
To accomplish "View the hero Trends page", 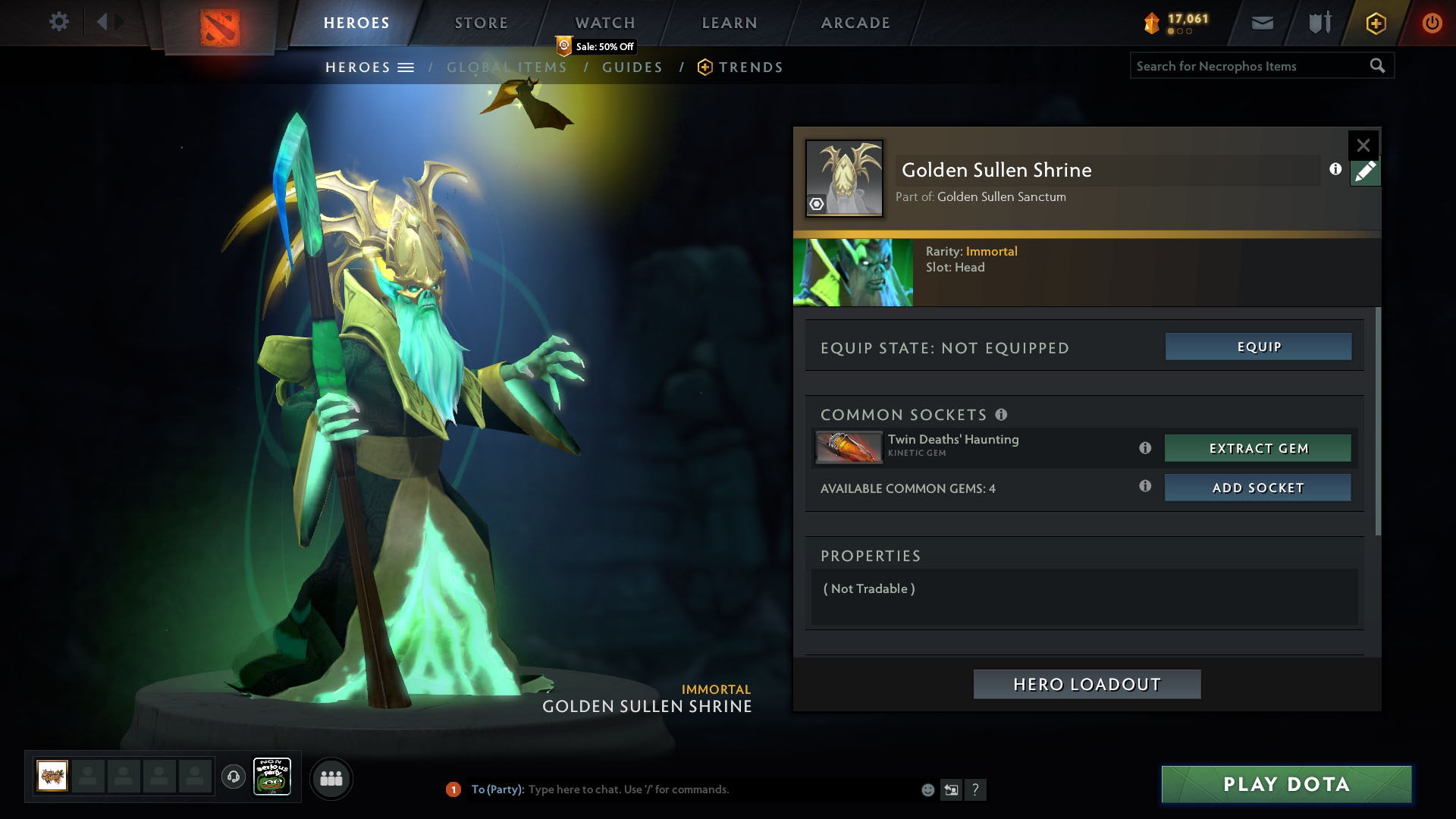I will pyautogui.click(x=750, y=67).
